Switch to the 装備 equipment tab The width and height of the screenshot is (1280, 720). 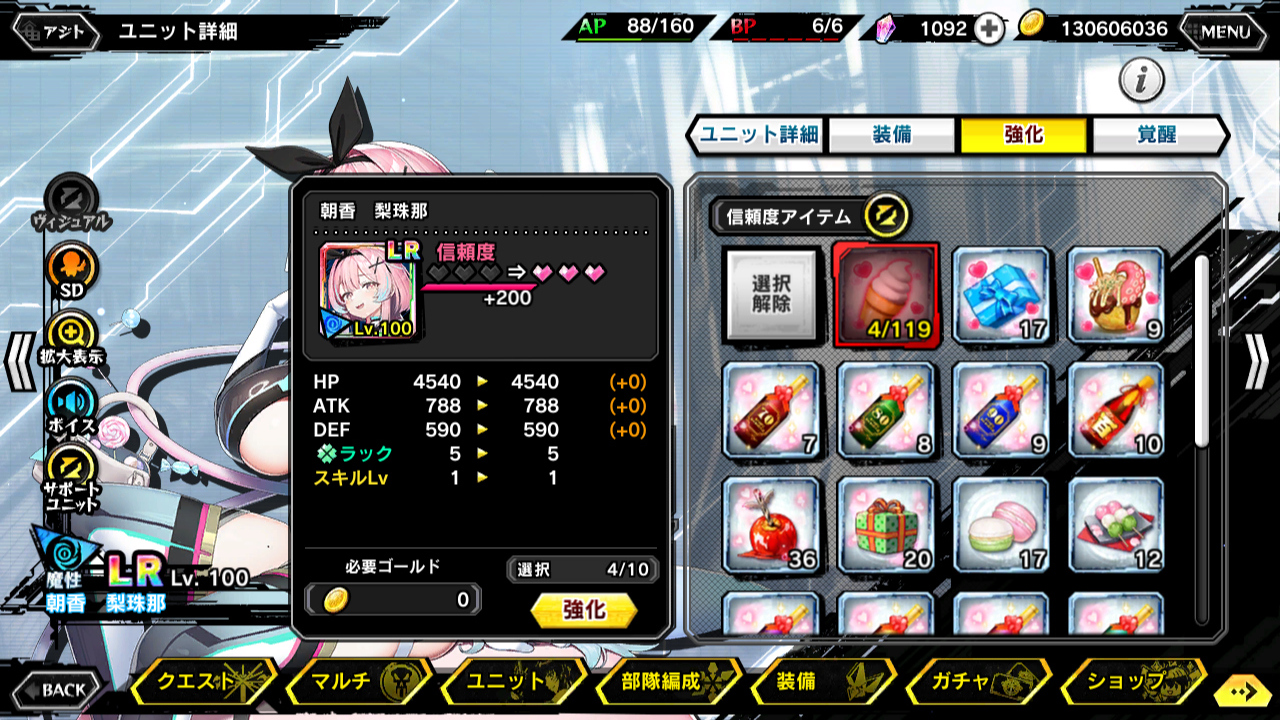pos(891,135)
